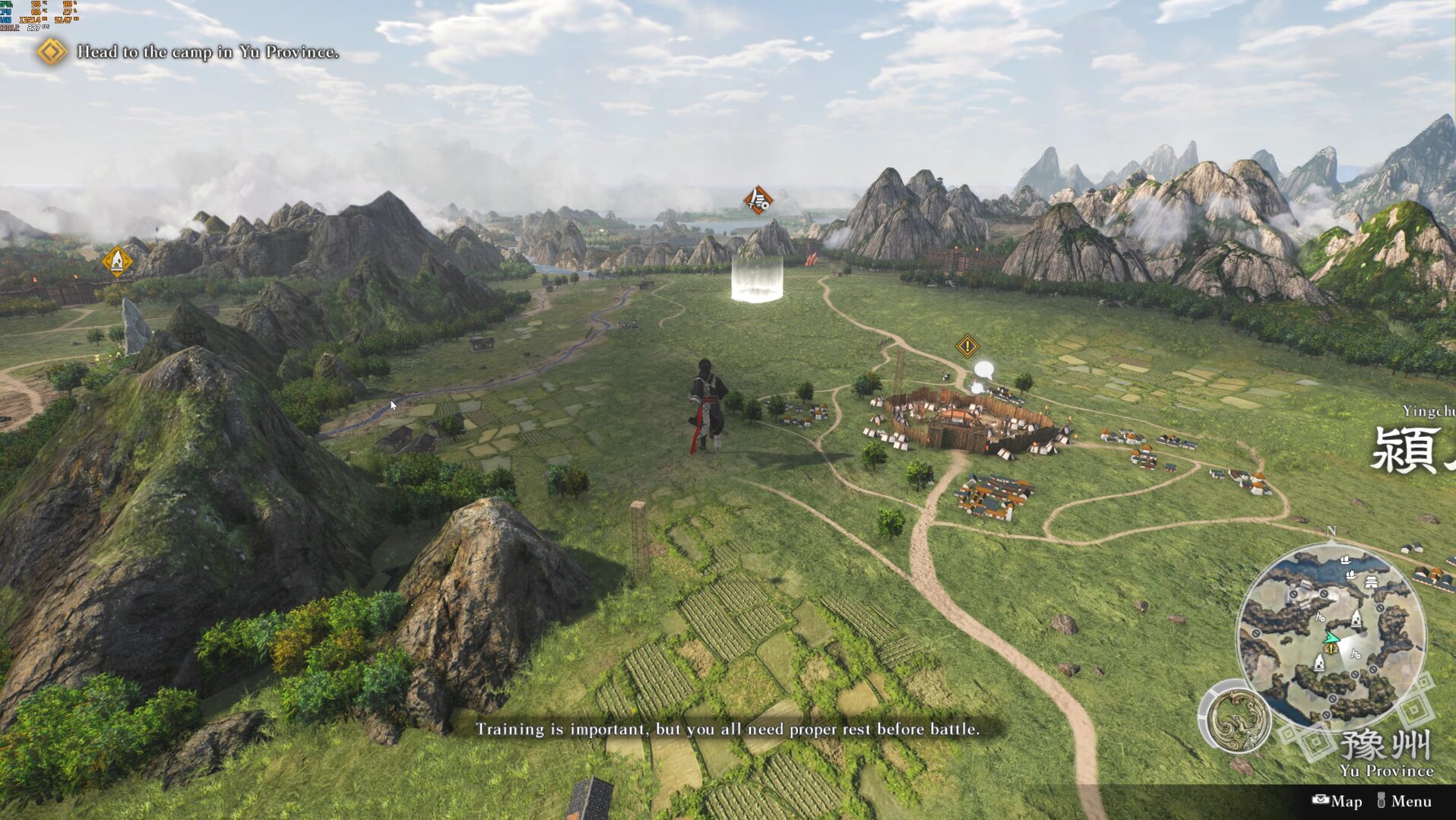Image resolution: width=1456 pixels, height=820 pixels.
Task: Click the orange battle marker above the light pillar
Action: coord(758,201)
